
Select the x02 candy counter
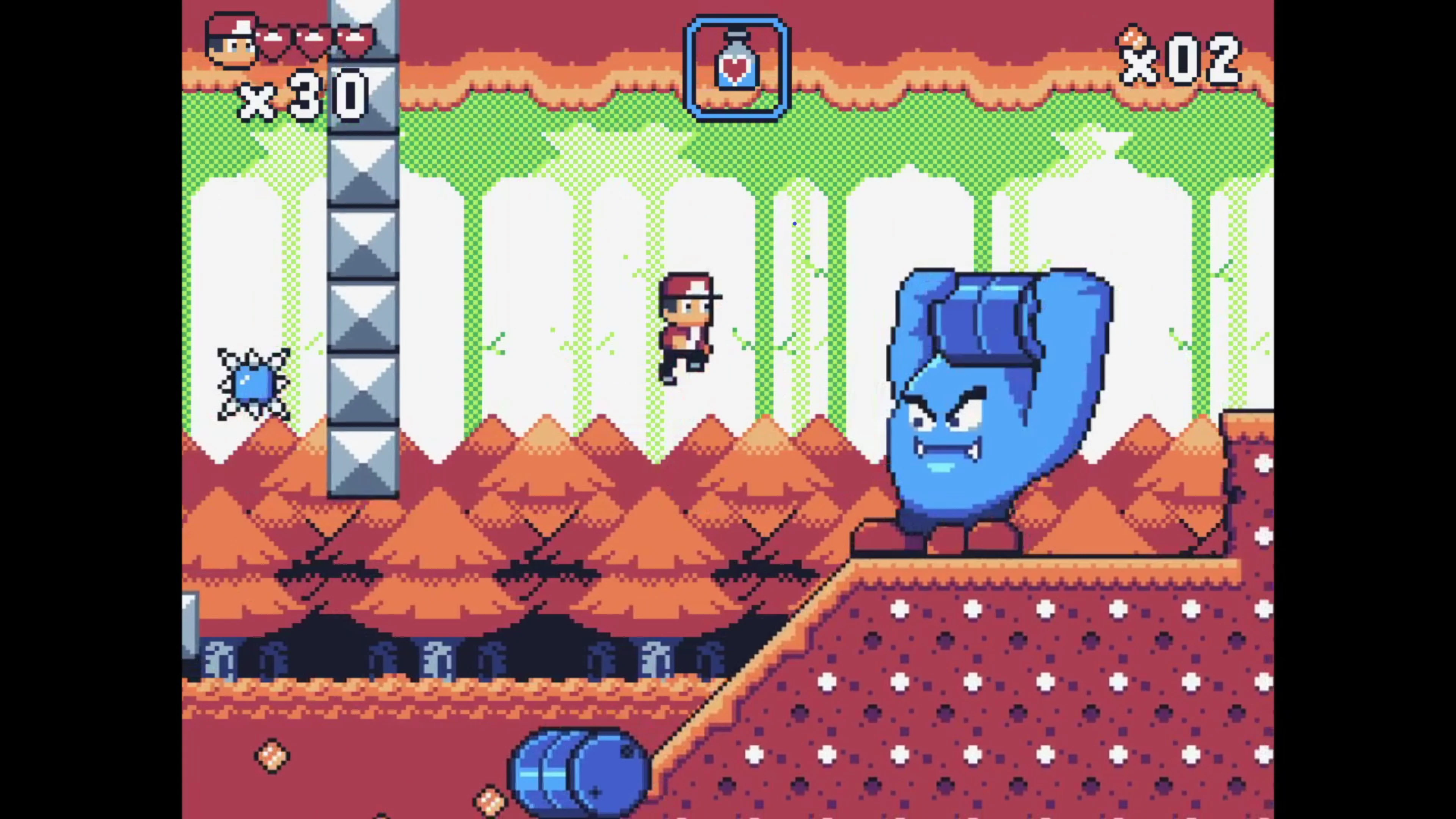pos(1187,62)
